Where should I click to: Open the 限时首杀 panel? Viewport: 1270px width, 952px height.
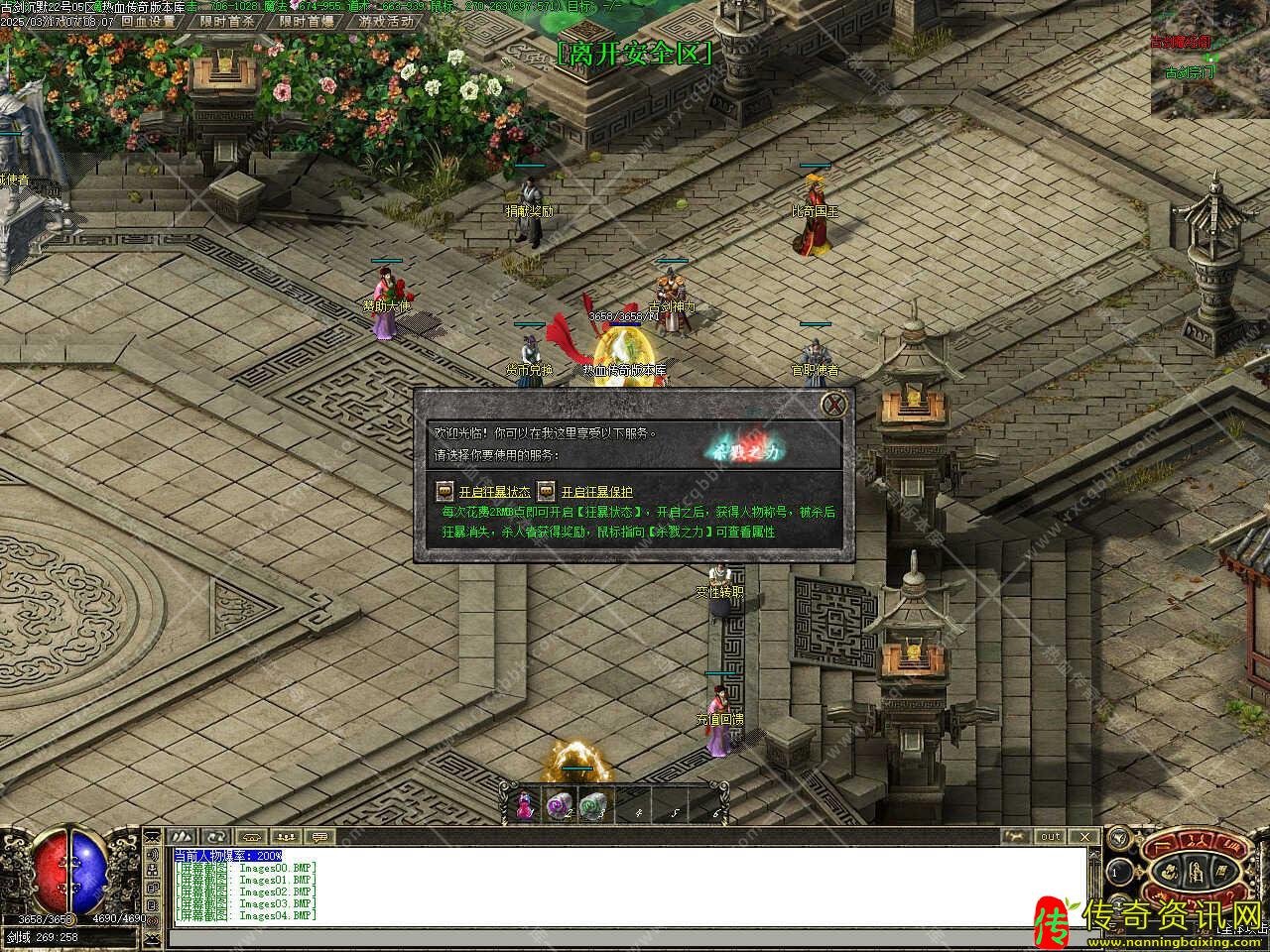click(x=226, y=21)
